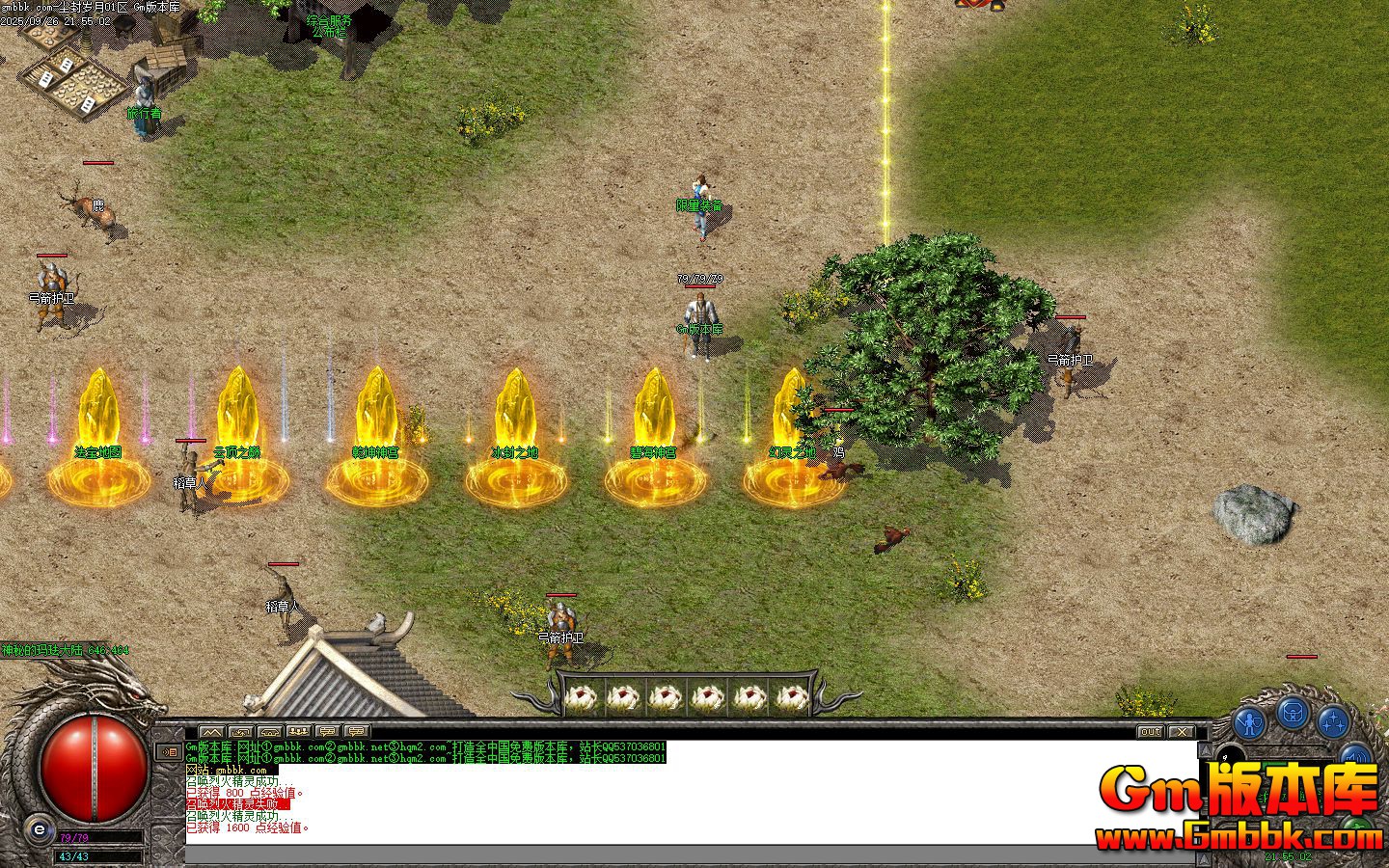
Task: Expand the chat log with the double-chevron icon
Action: [x=211, y=730]
